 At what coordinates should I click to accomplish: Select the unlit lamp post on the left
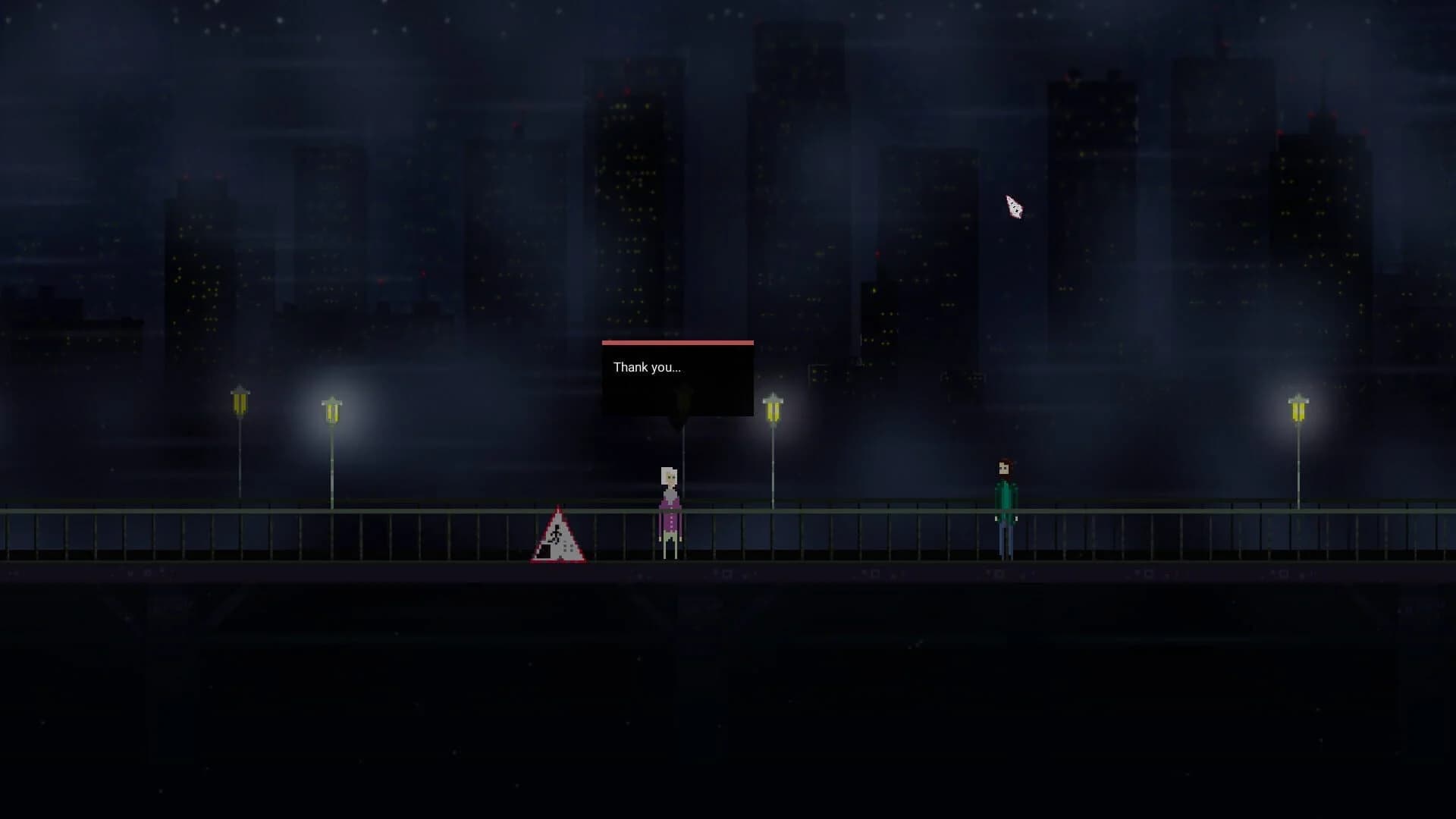(240, 402)
